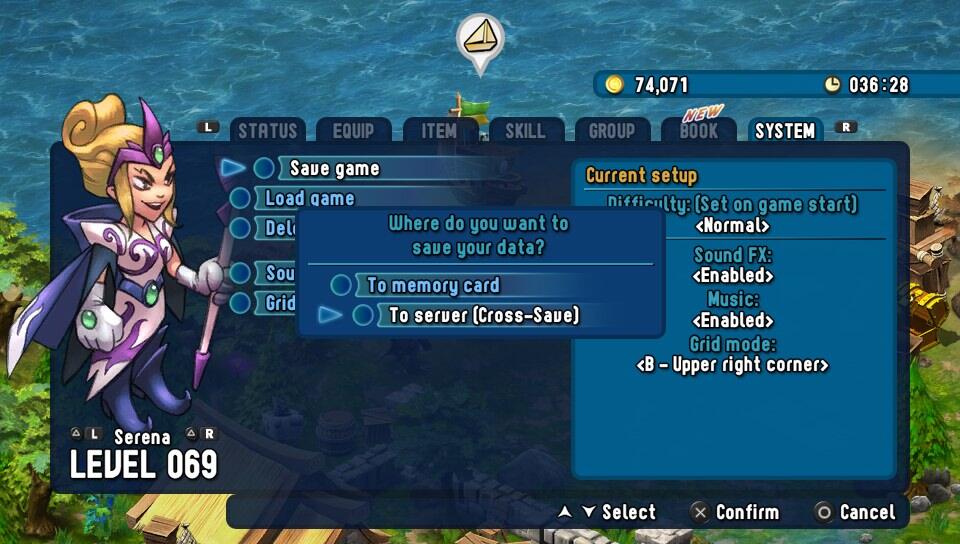Save data to memory card

(x=433, y=285)
